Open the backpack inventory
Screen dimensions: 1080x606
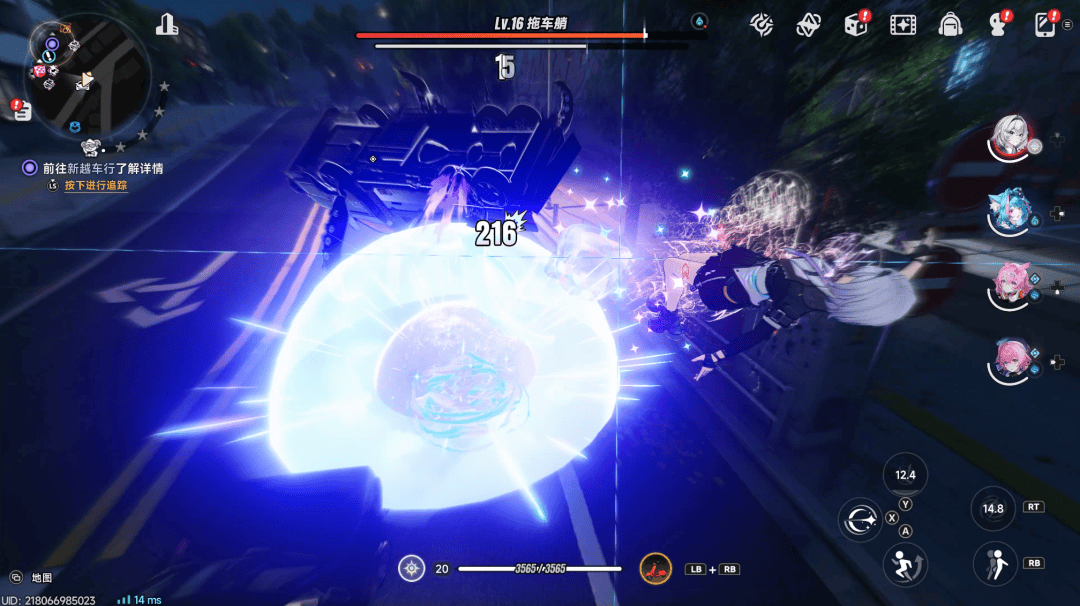click(x=950, y=24)
